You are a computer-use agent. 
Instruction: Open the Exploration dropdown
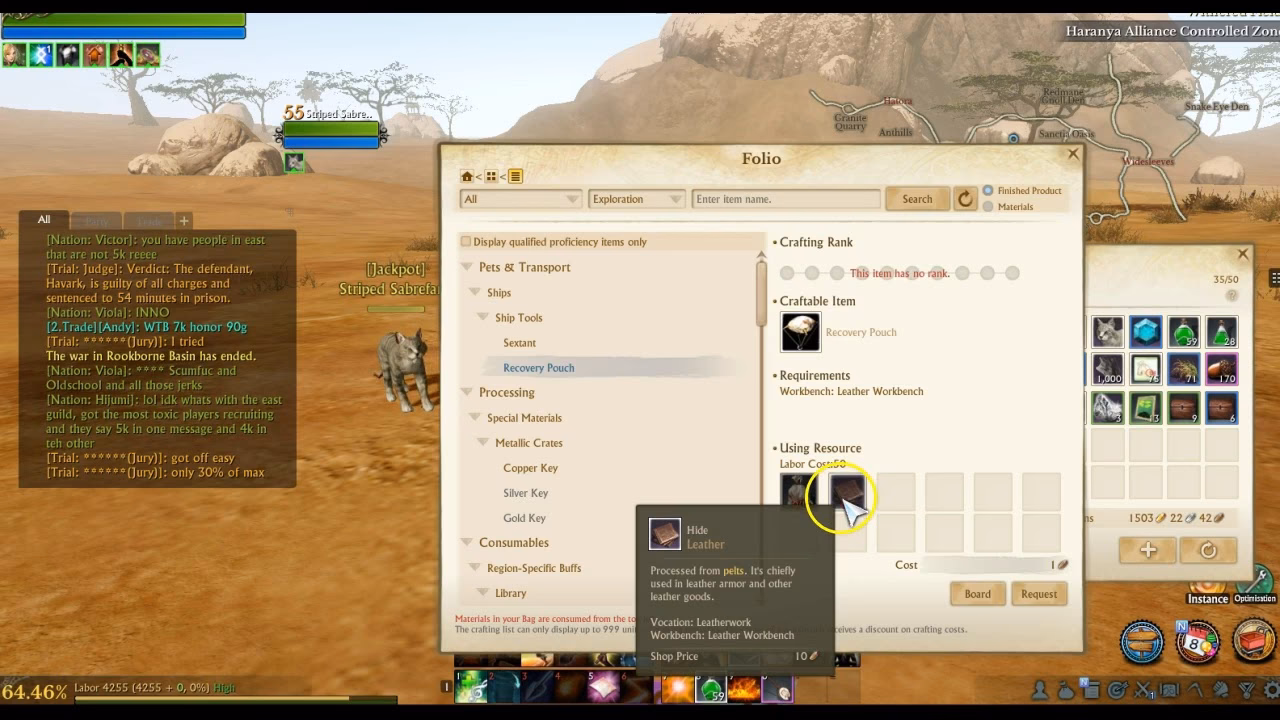pyautogui.click(x=637, y=199)
